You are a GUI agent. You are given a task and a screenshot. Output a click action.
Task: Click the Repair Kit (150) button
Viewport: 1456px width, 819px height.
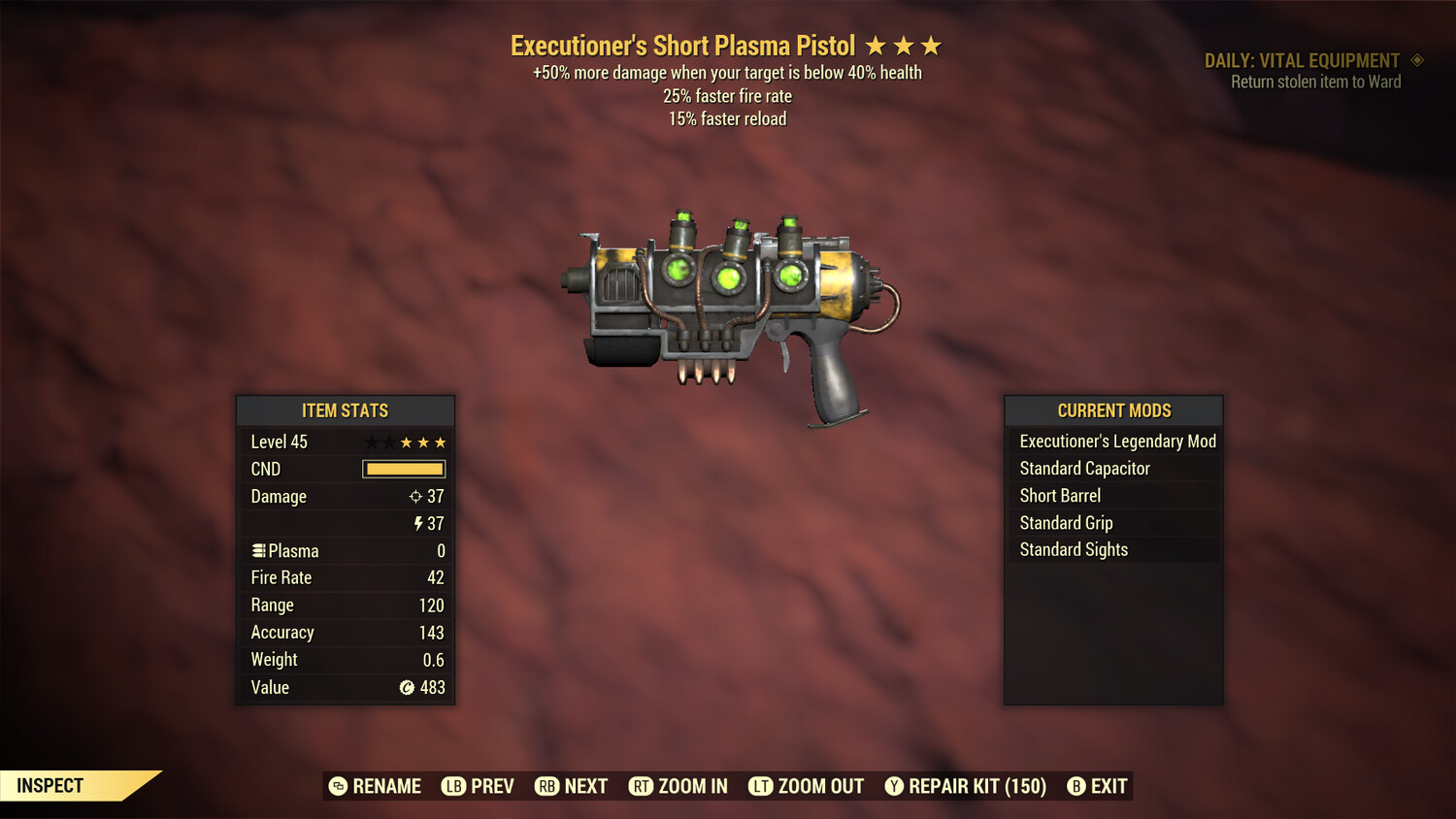tap(976, 786)
